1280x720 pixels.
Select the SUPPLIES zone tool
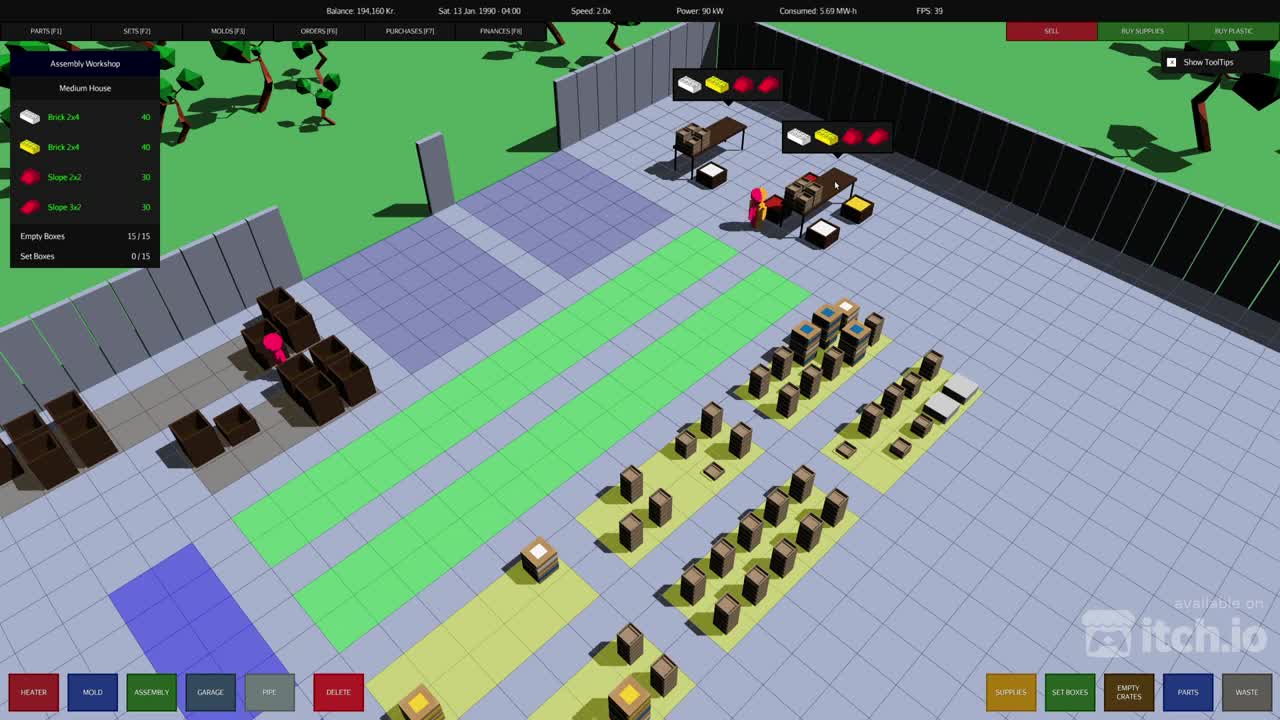[x=1010, y=692]
